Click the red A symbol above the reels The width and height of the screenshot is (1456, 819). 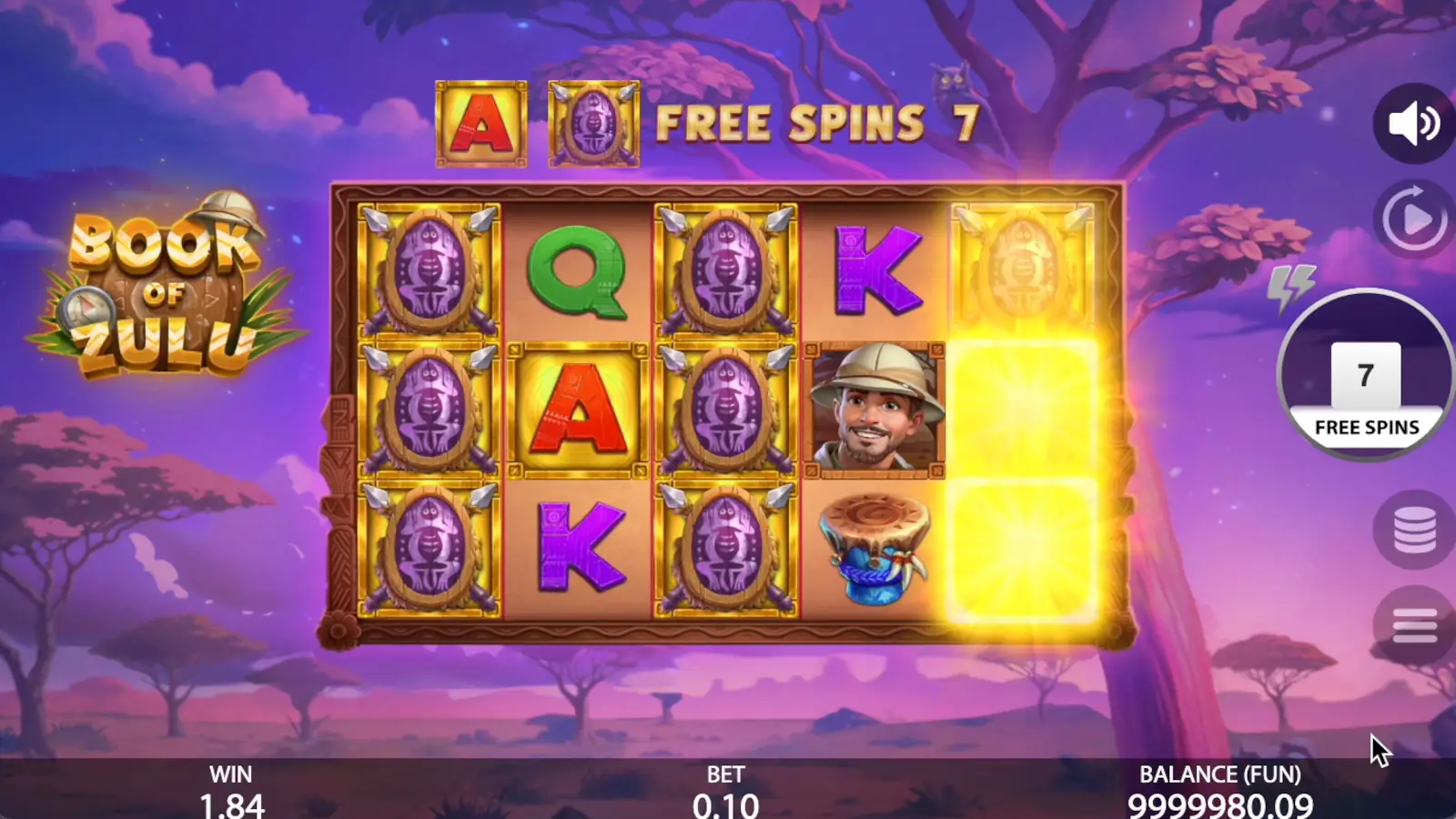(x=480, y=124)
